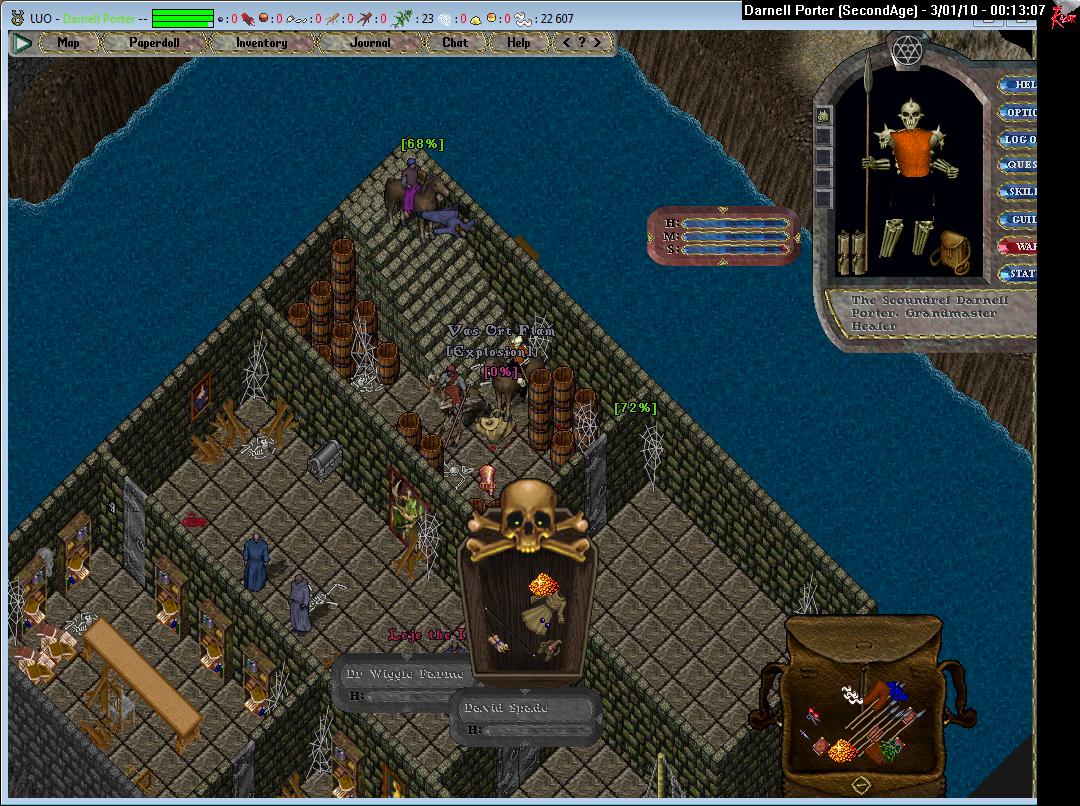1080x806 pixels.
Task: Open the Status button on the paperdoll
Action: pyautogui.click(x=1018, y=273)
